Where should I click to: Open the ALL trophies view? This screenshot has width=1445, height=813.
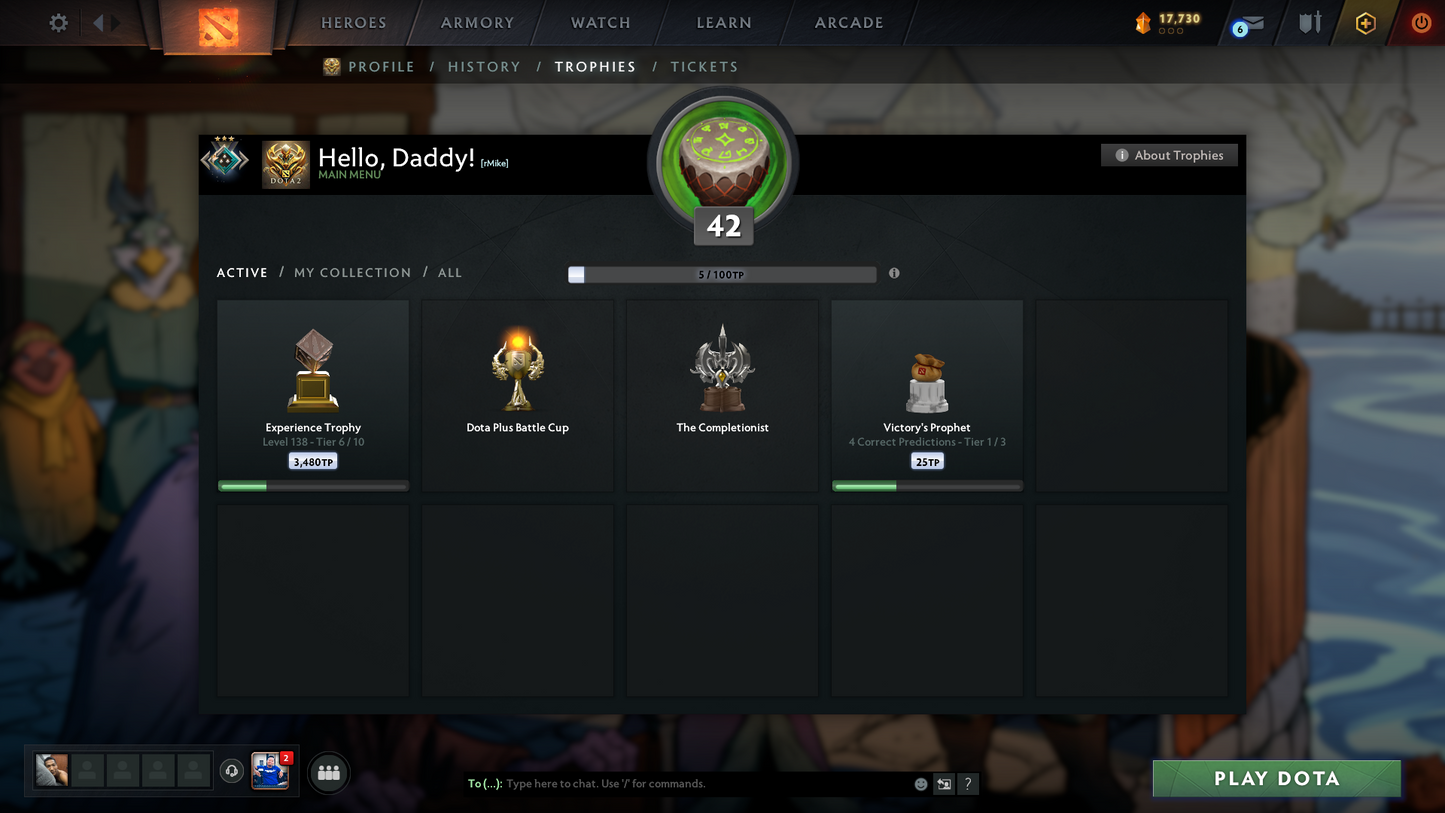click(x=449, y=272)
